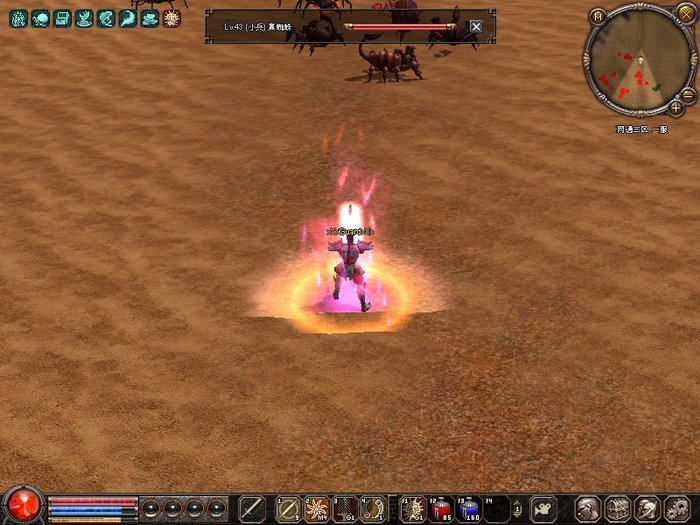
Task: Select the turtle buff icon
Action: point(40,18)
